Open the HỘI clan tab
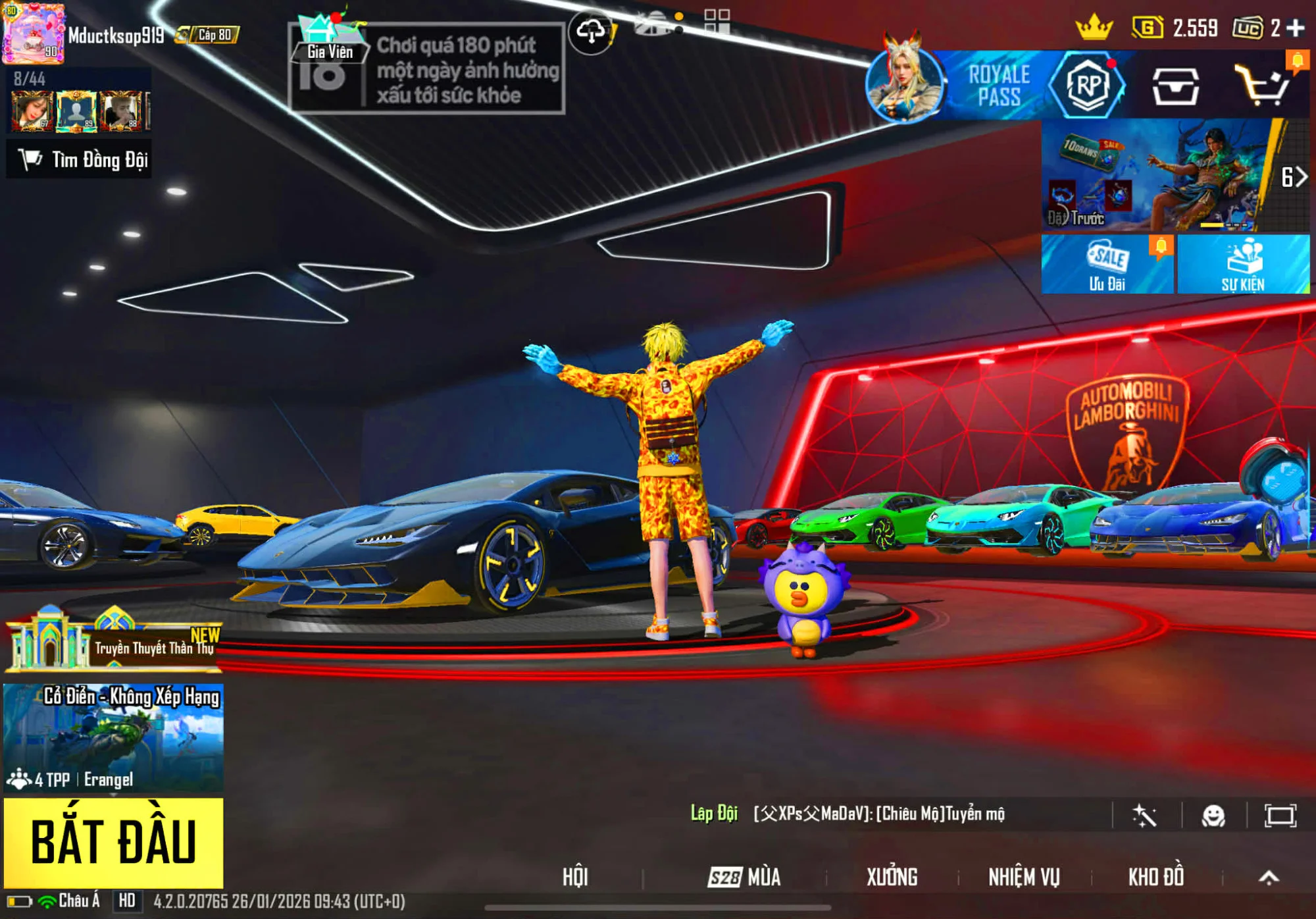This screenshot has width=1316, height=919. (575, 877)
